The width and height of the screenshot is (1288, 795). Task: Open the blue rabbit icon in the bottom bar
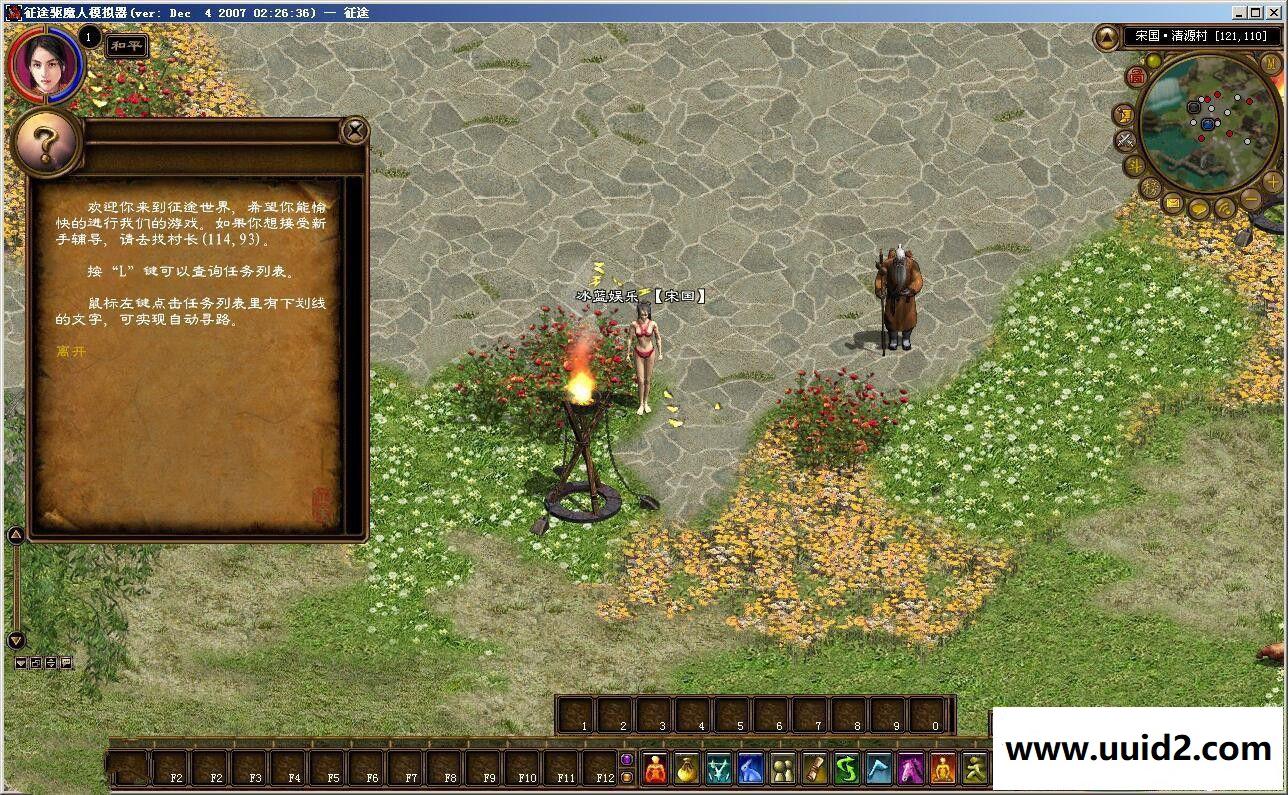pos(751,769)
